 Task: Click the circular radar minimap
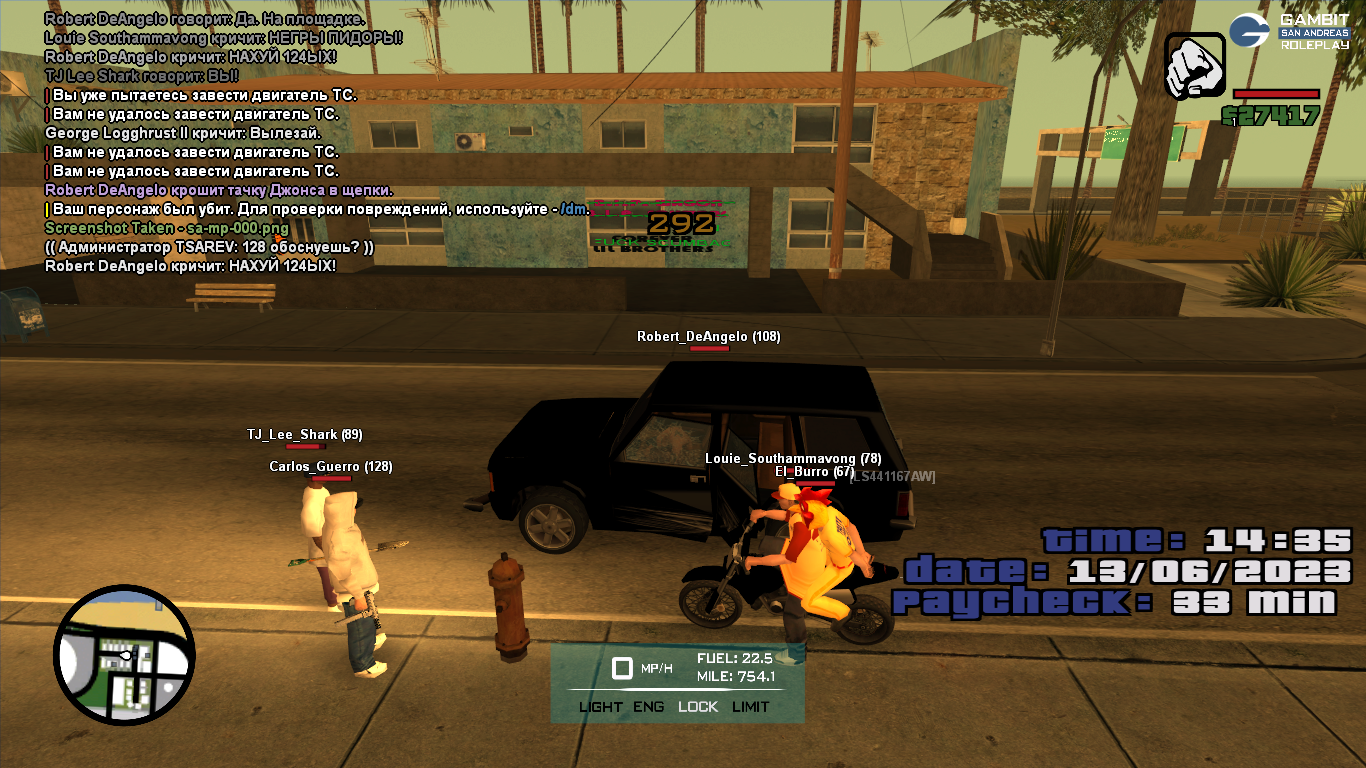[125, 655]
